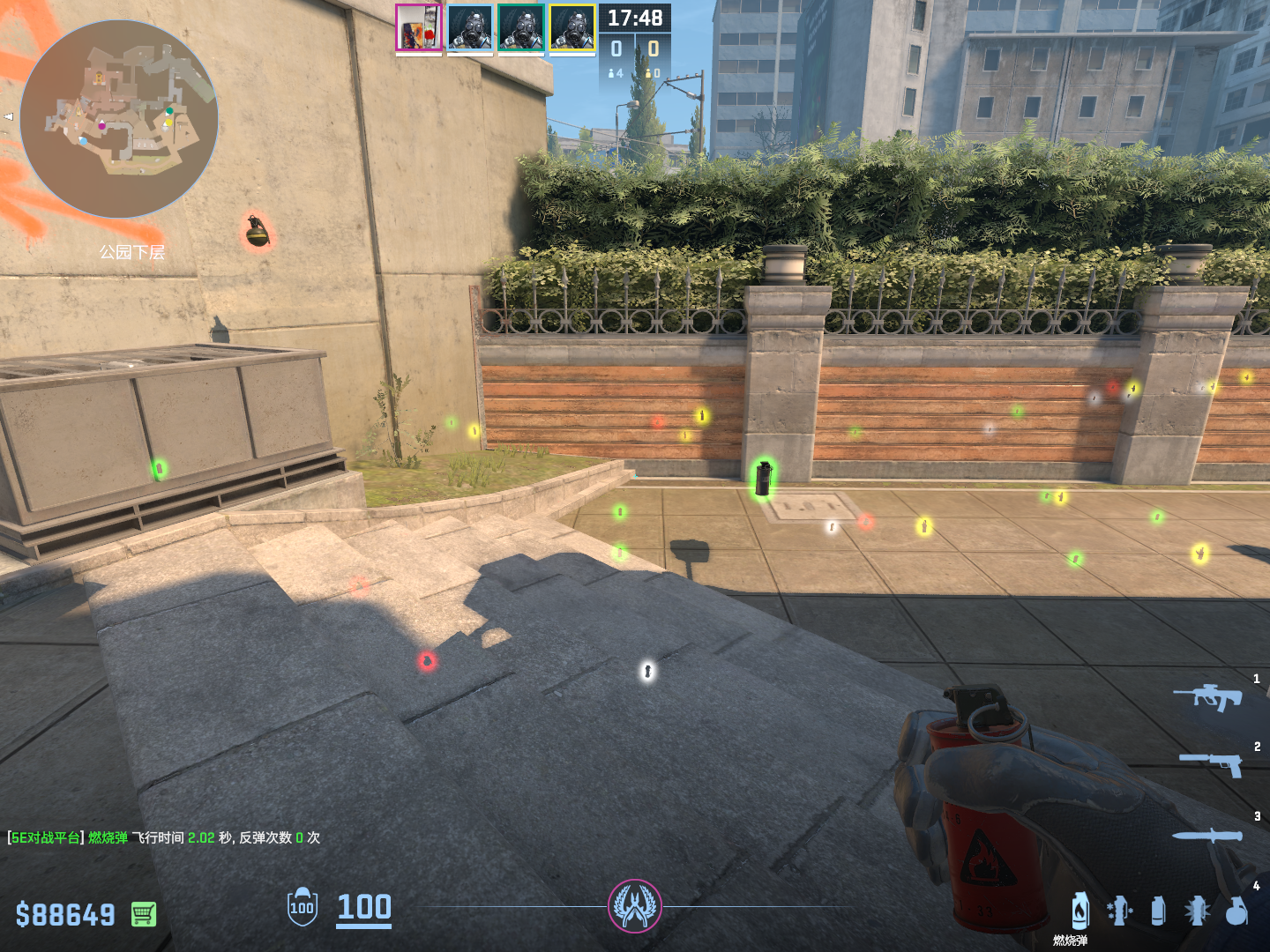Select the purple-framed player avatar
The image size is (1270, 952).
[x=418, y=27]
